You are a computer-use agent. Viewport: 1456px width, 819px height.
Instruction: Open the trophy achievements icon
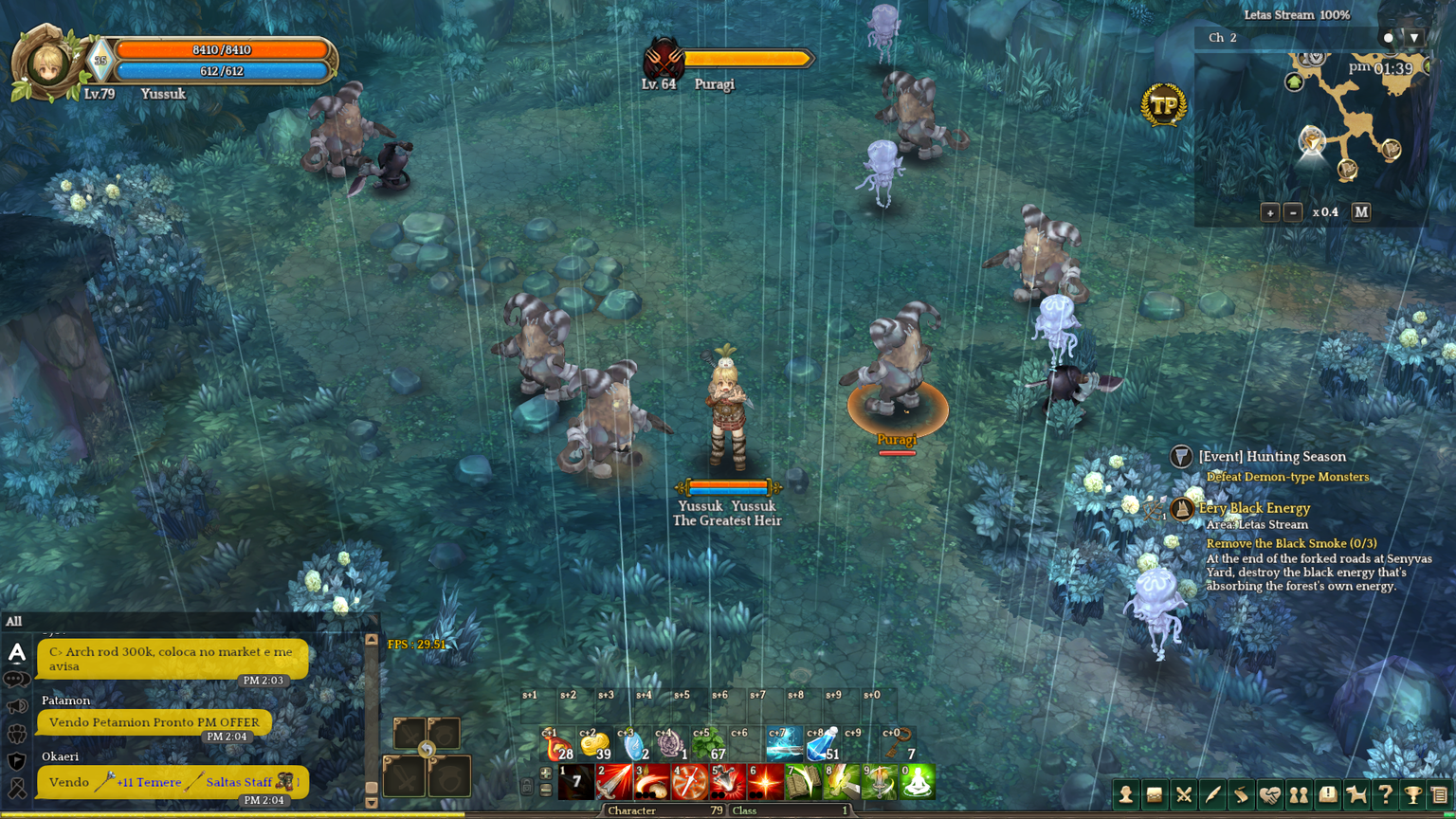1412,795
